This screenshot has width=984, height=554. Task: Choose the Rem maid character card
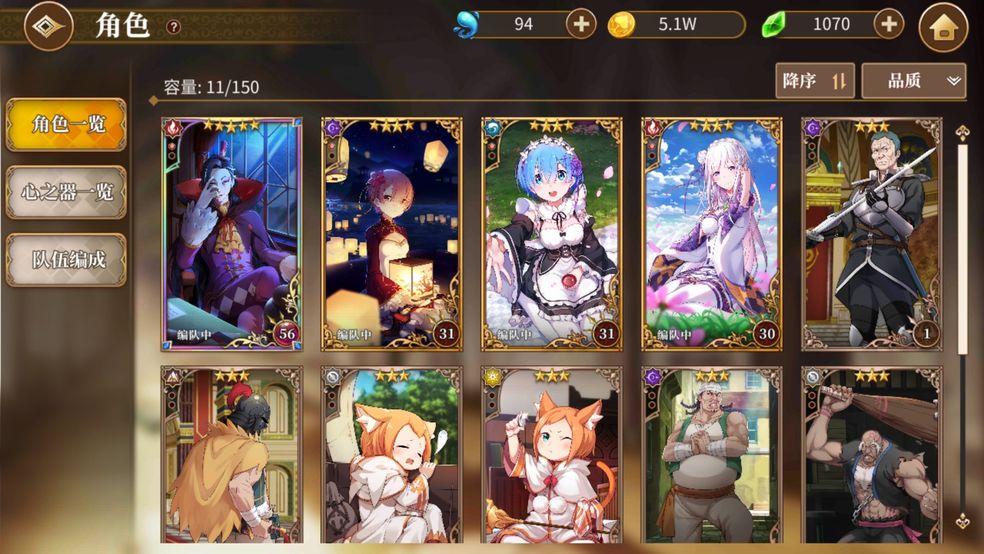tap(552, 234)
